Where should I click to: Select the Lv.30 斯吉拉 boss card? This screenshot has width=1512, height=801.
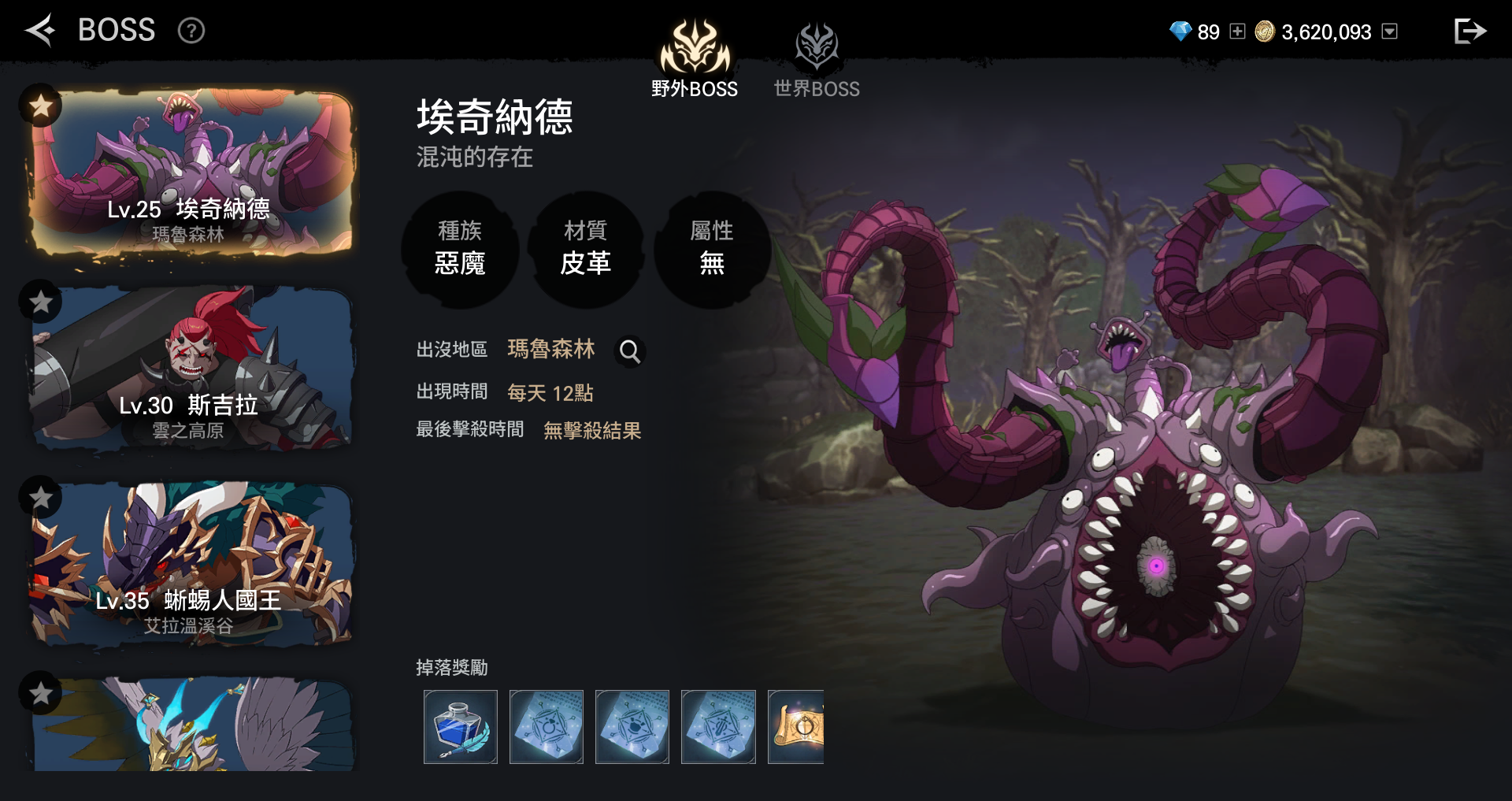click(193, 370)
